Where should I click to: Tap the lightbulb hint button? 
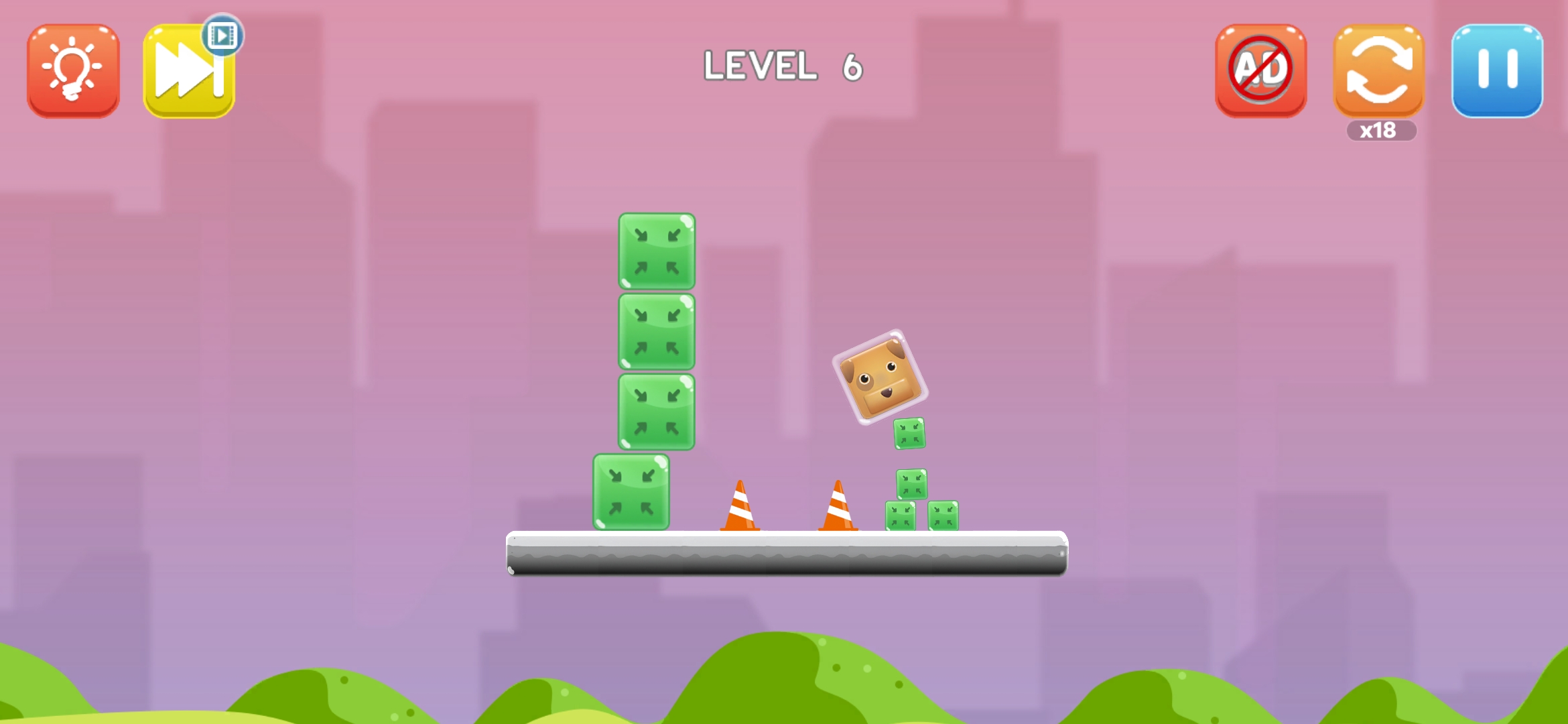click(73, 70)
